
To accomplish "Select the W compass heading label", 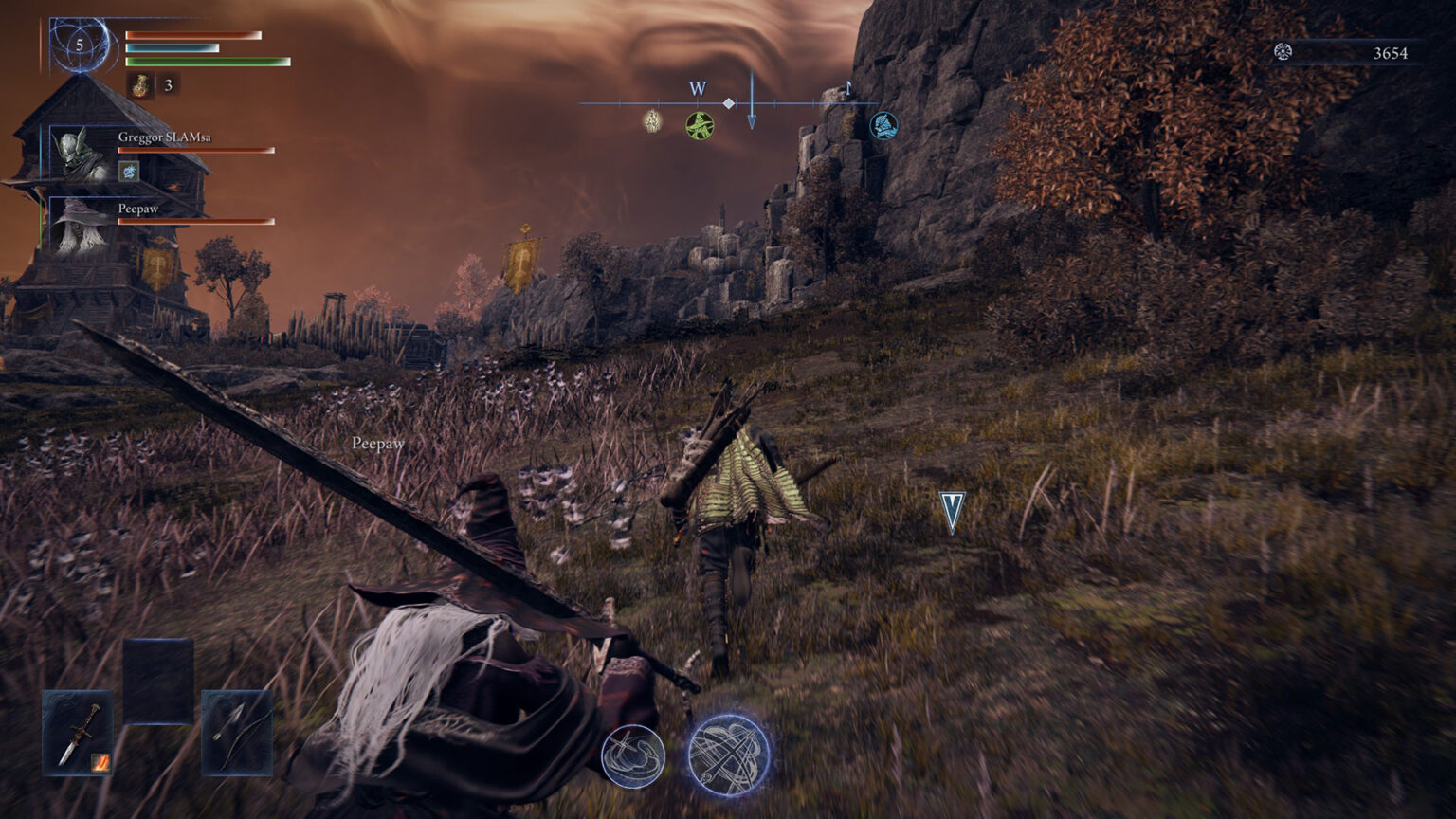I will 699,87.
